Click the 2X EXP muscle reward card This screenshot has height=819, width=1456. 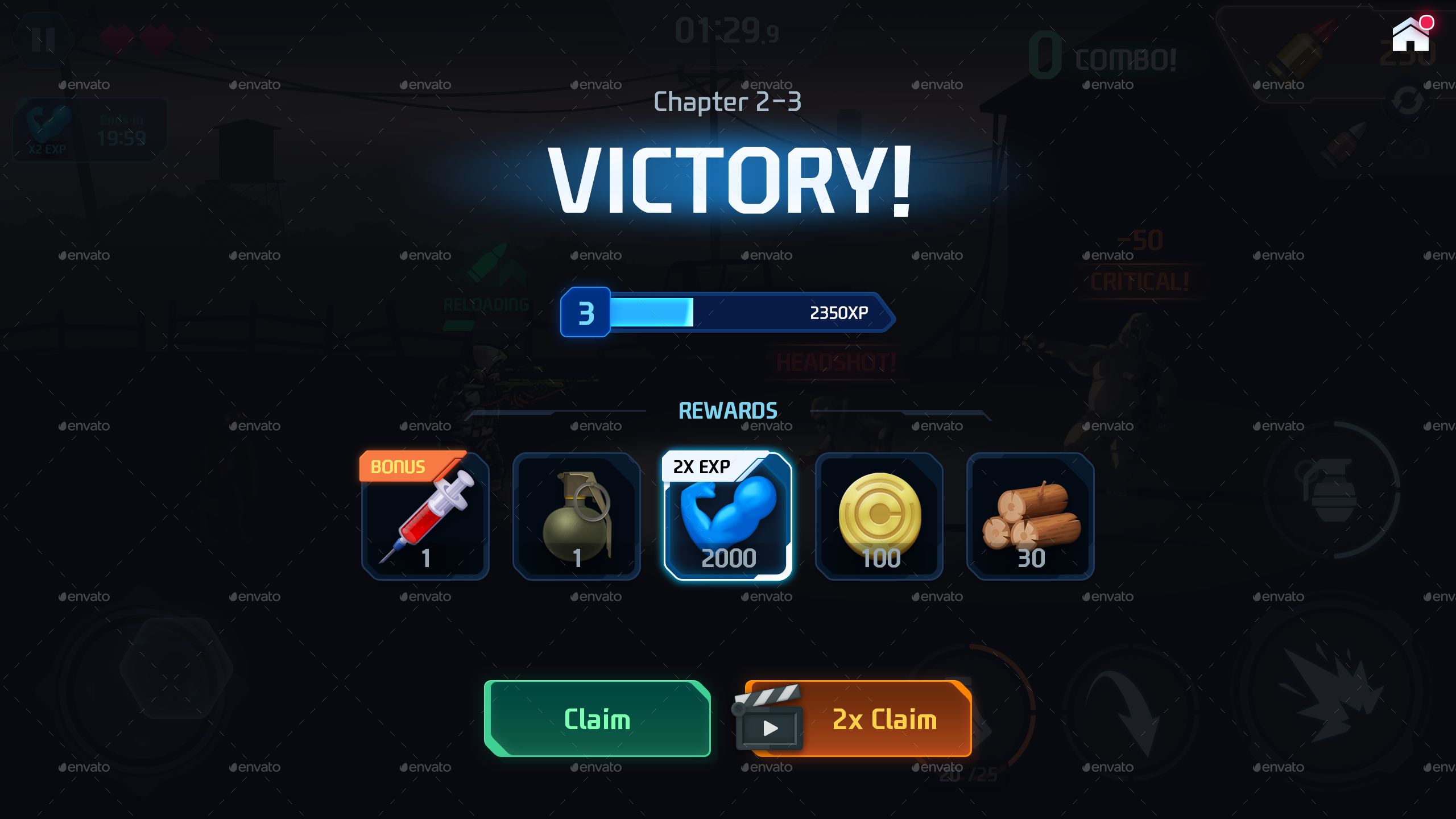[728, 518]
